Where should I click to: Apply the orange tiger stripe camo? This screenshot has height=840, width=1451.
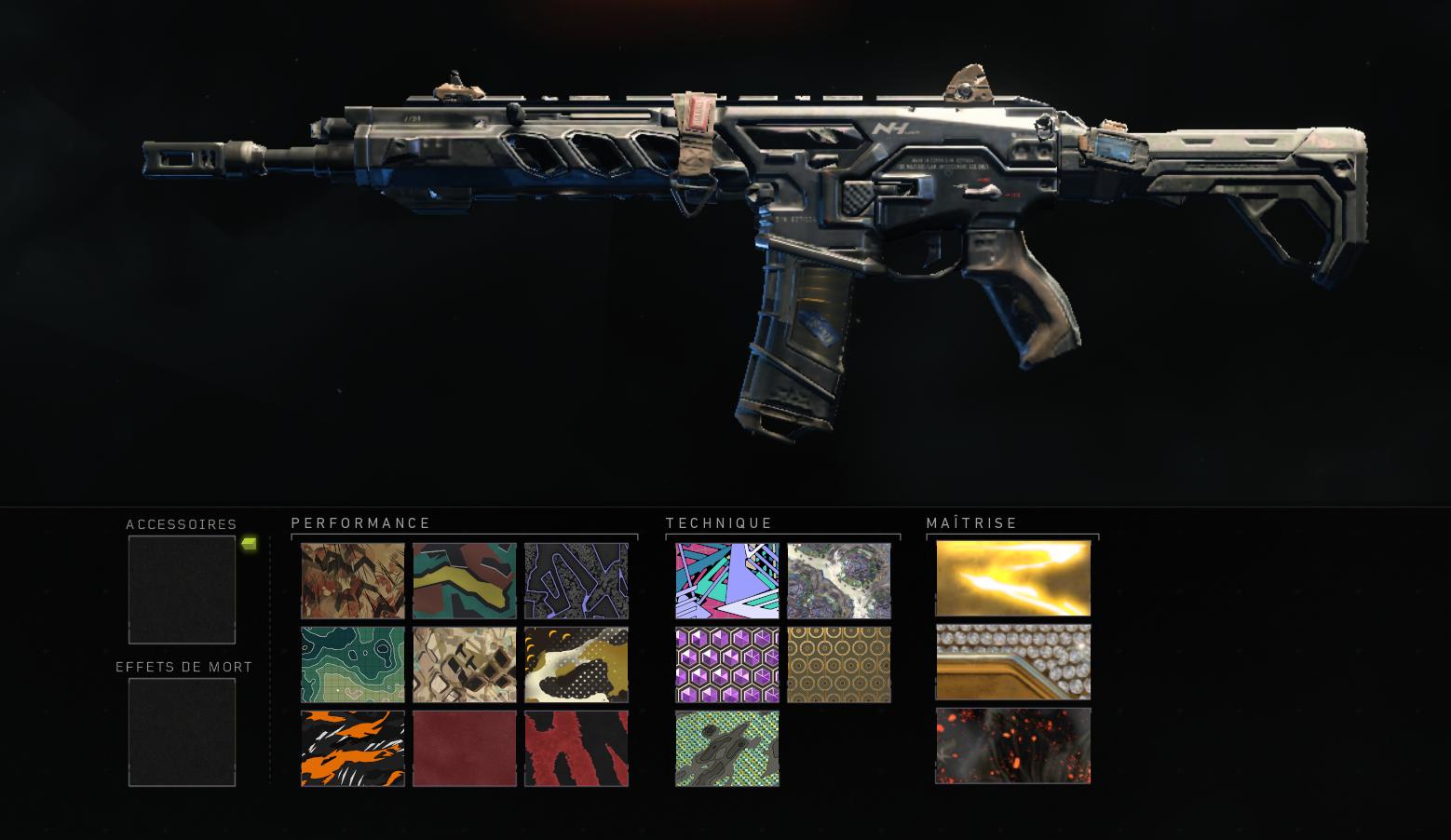pyautogui.click(x=353, y=749)
